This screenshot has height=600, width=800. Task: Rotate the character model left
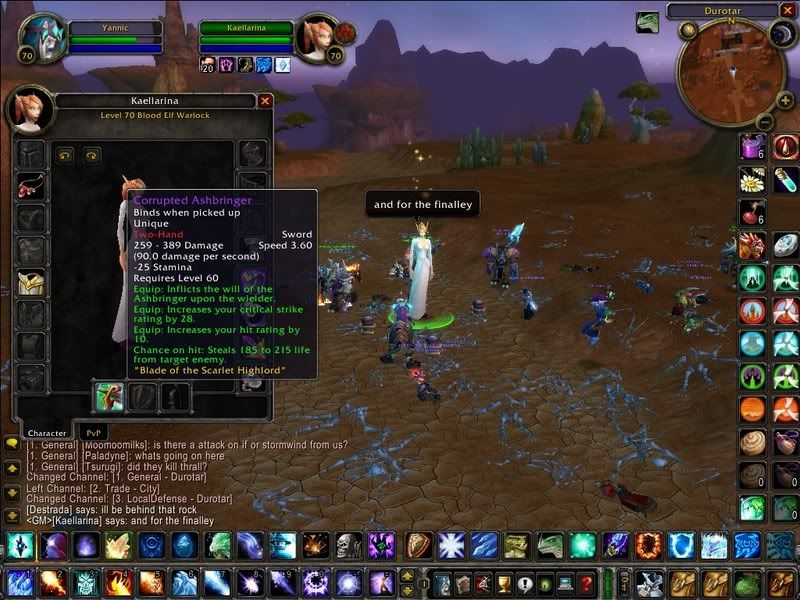[x=66, y=155]
